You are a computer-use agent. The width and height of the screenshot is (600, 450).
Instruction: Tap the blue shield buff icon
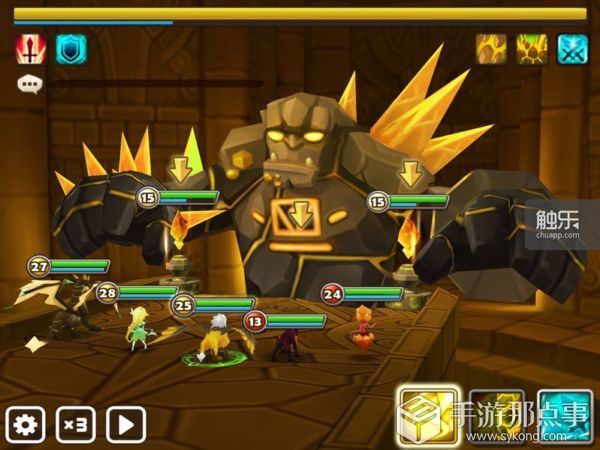point(71,49)
